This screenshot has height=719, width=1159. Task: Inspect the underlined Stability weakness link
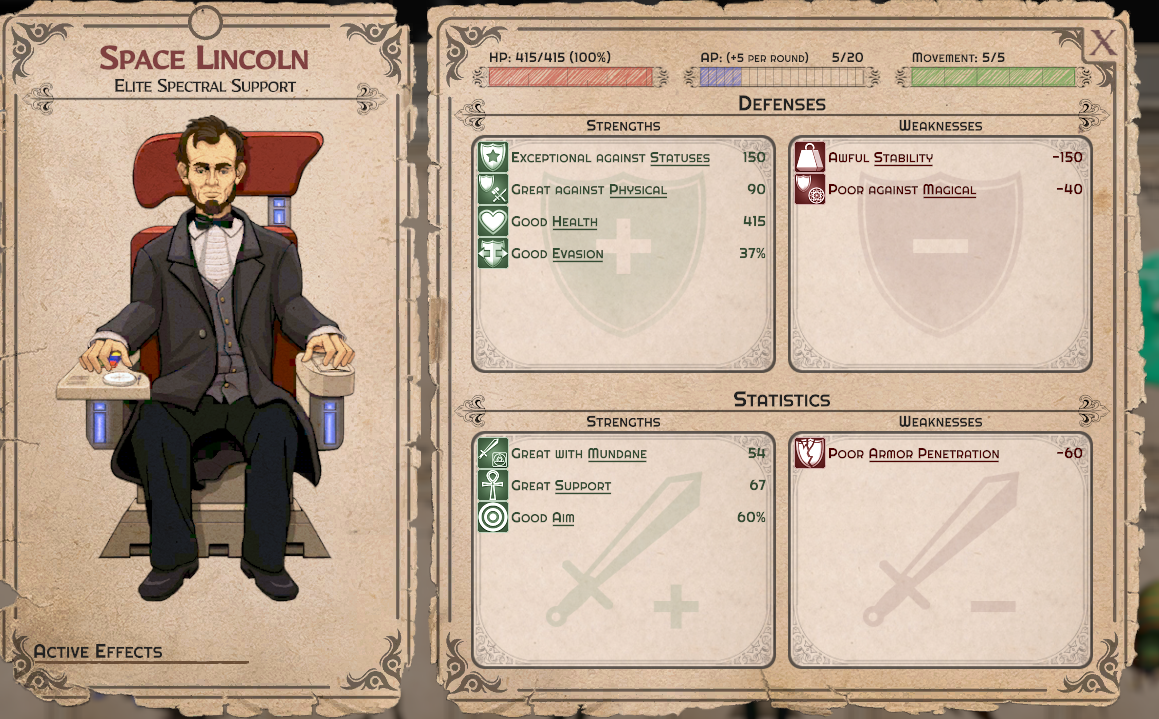903,158
